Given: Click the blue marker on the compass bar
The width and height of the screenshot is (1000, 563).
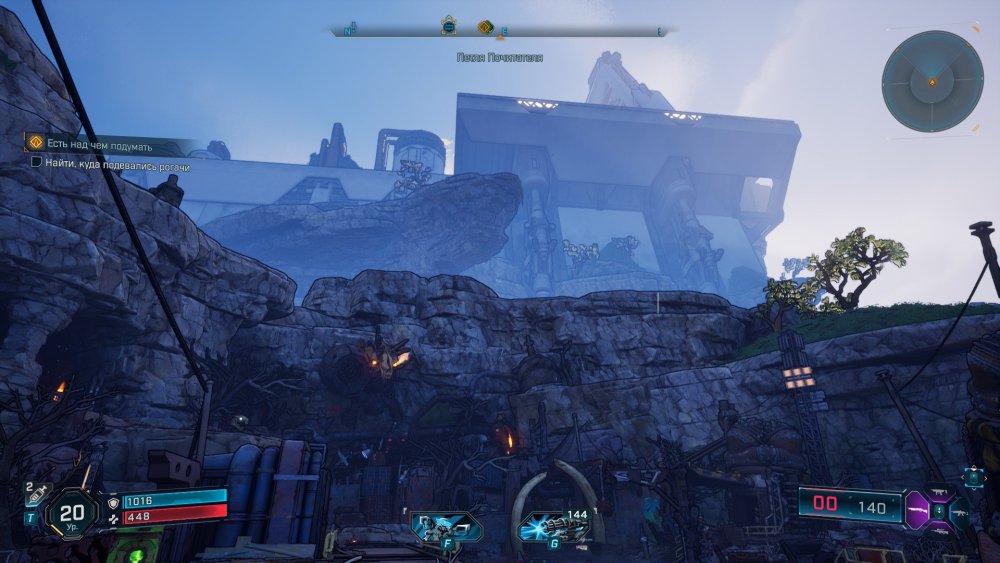Looking at the screenshot, I should click(x=449, y=27).
